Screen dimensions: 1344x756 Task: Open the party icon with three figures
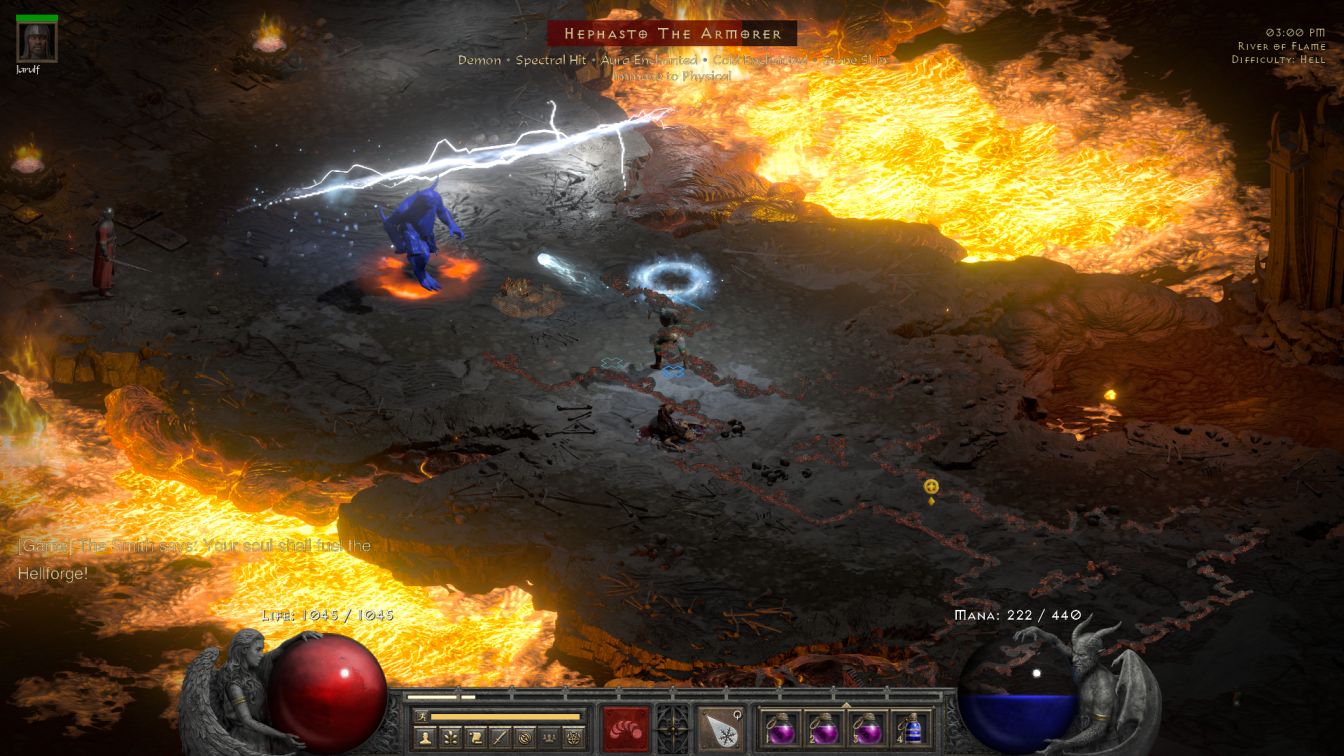click(x=548, y=738)
